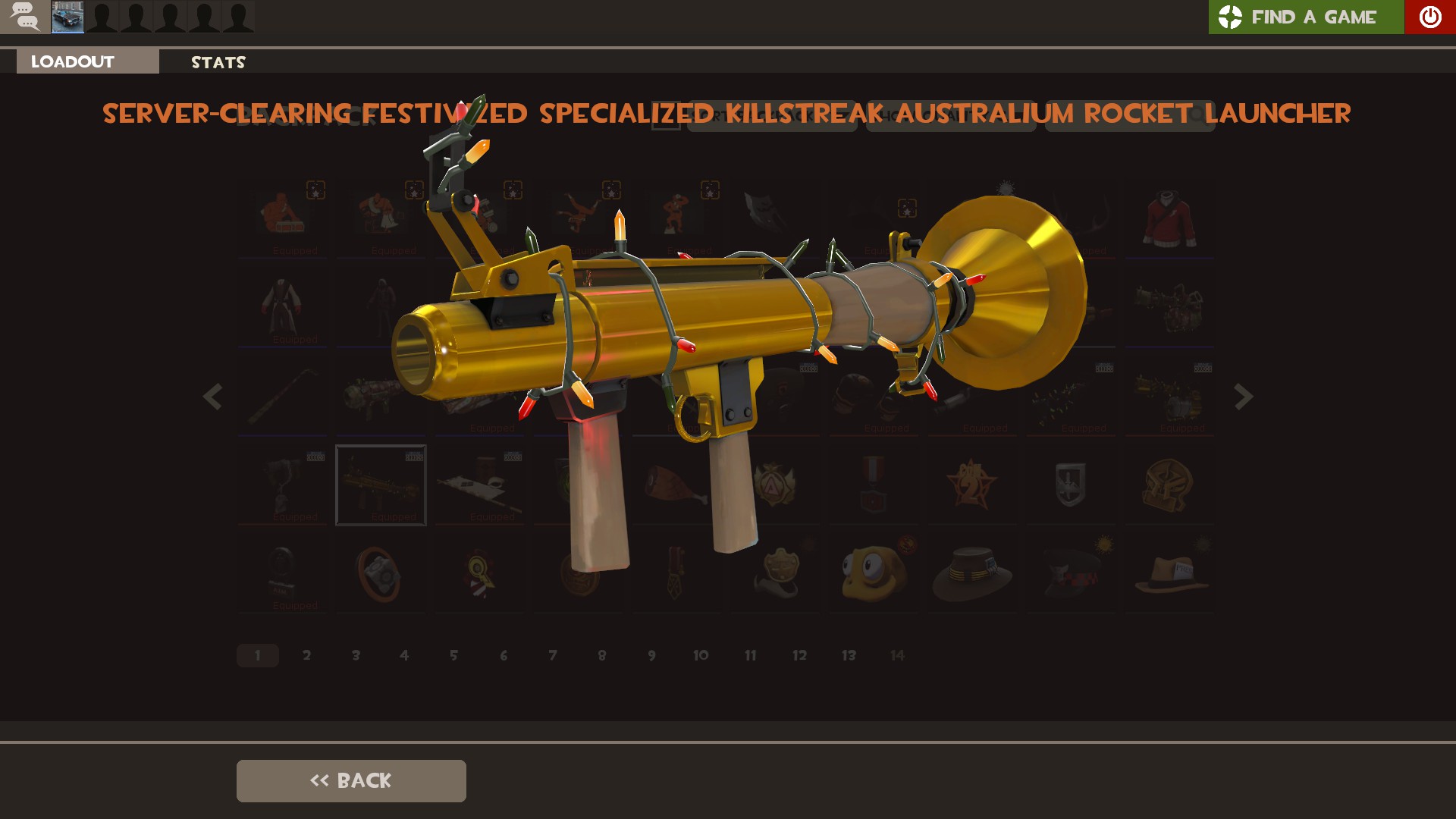Click the << Back button
Viewport: 1456px width, 819px height.
coord(351,780)
